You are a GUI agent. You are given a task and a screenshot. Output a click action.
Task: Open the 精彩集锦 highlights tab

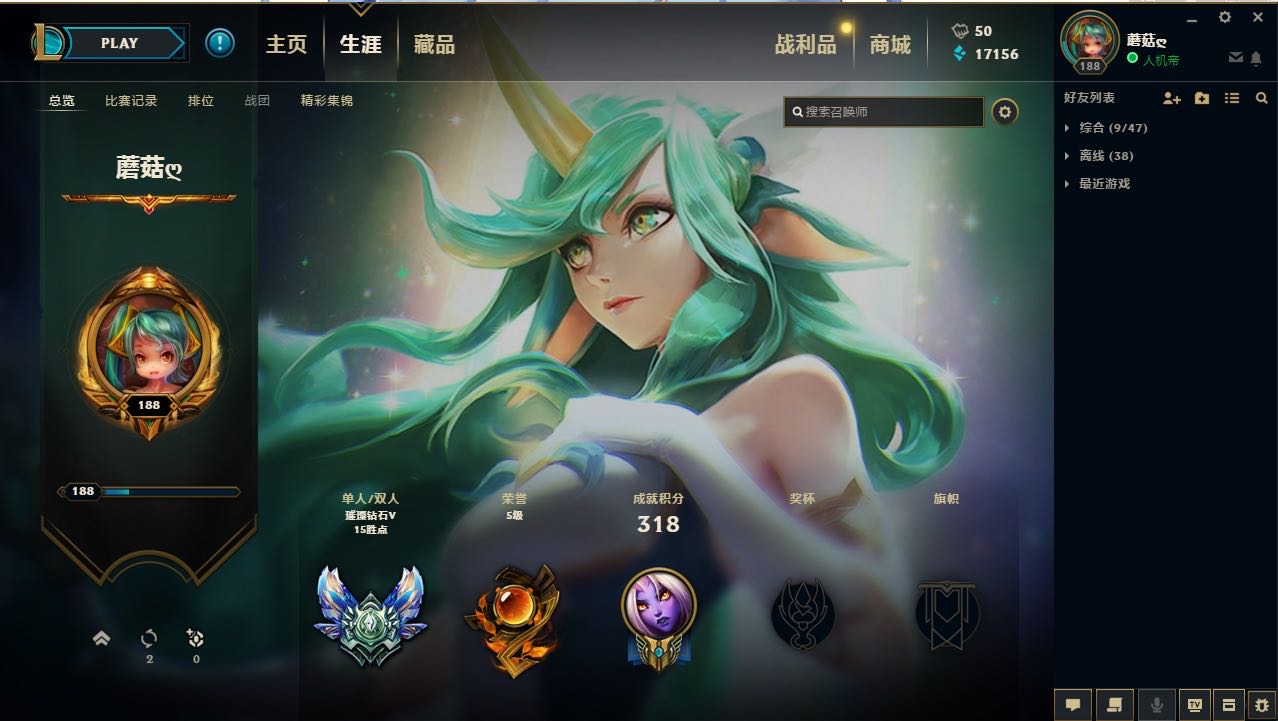[326, 101]
